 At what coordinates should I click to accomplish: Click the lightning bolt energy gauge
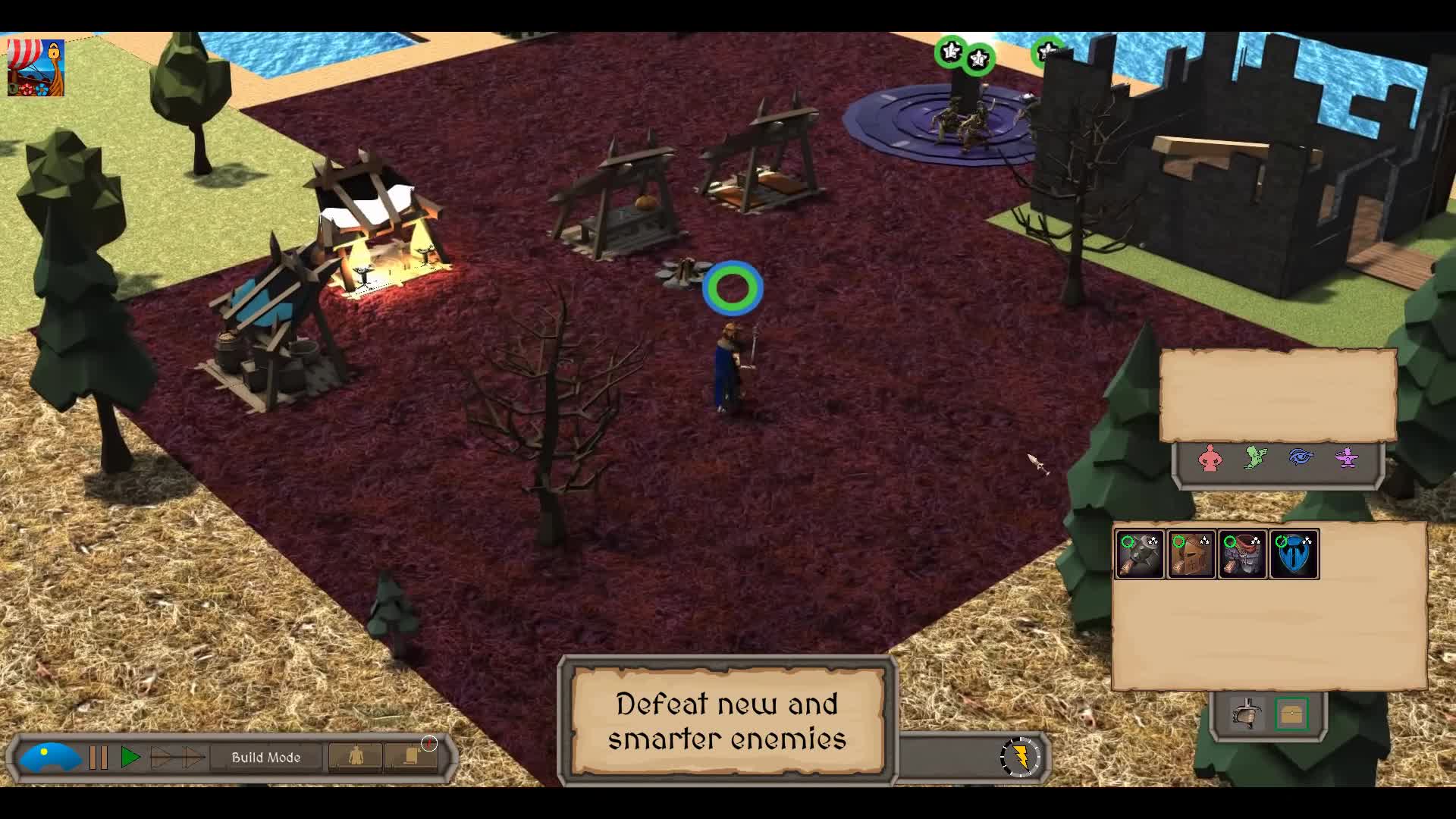point(1021,756)
